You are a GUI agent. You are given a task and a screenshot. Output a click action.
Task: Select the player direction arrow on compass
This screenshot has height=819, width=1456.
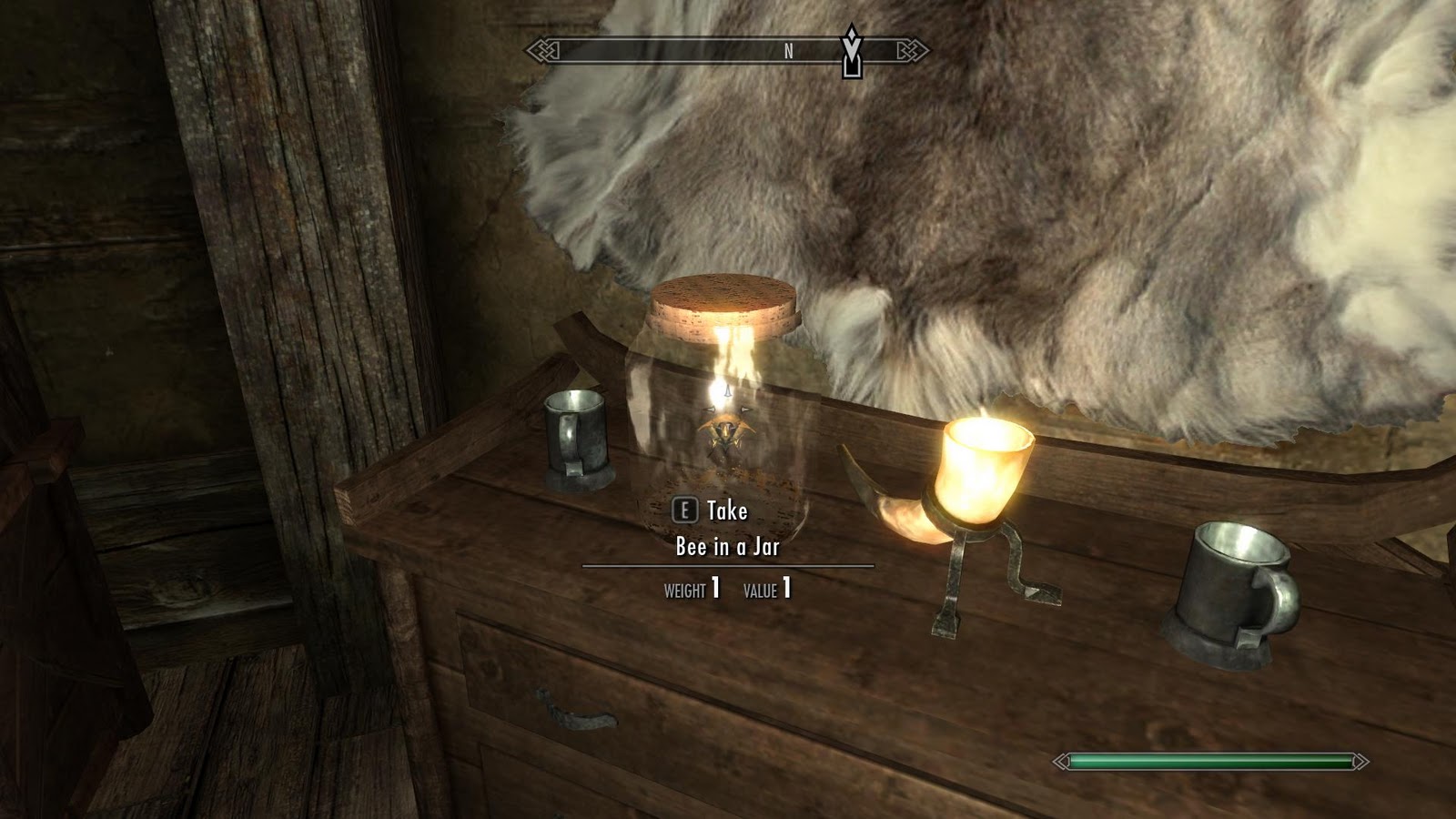click(849, 47)
